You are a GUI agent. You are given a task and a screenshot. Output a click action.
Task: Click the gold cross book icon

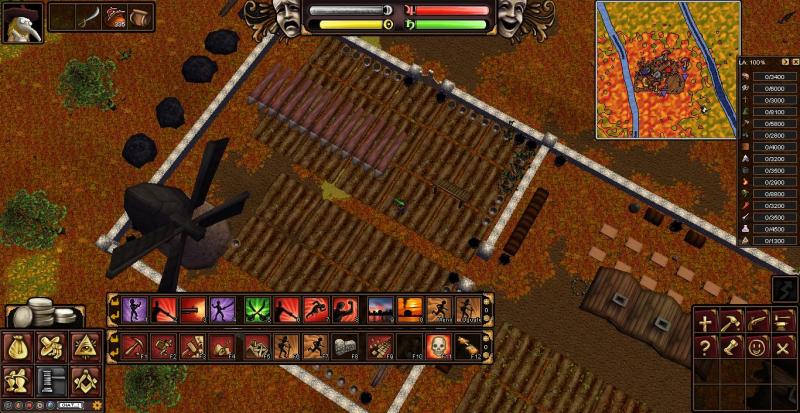(707, 322)
